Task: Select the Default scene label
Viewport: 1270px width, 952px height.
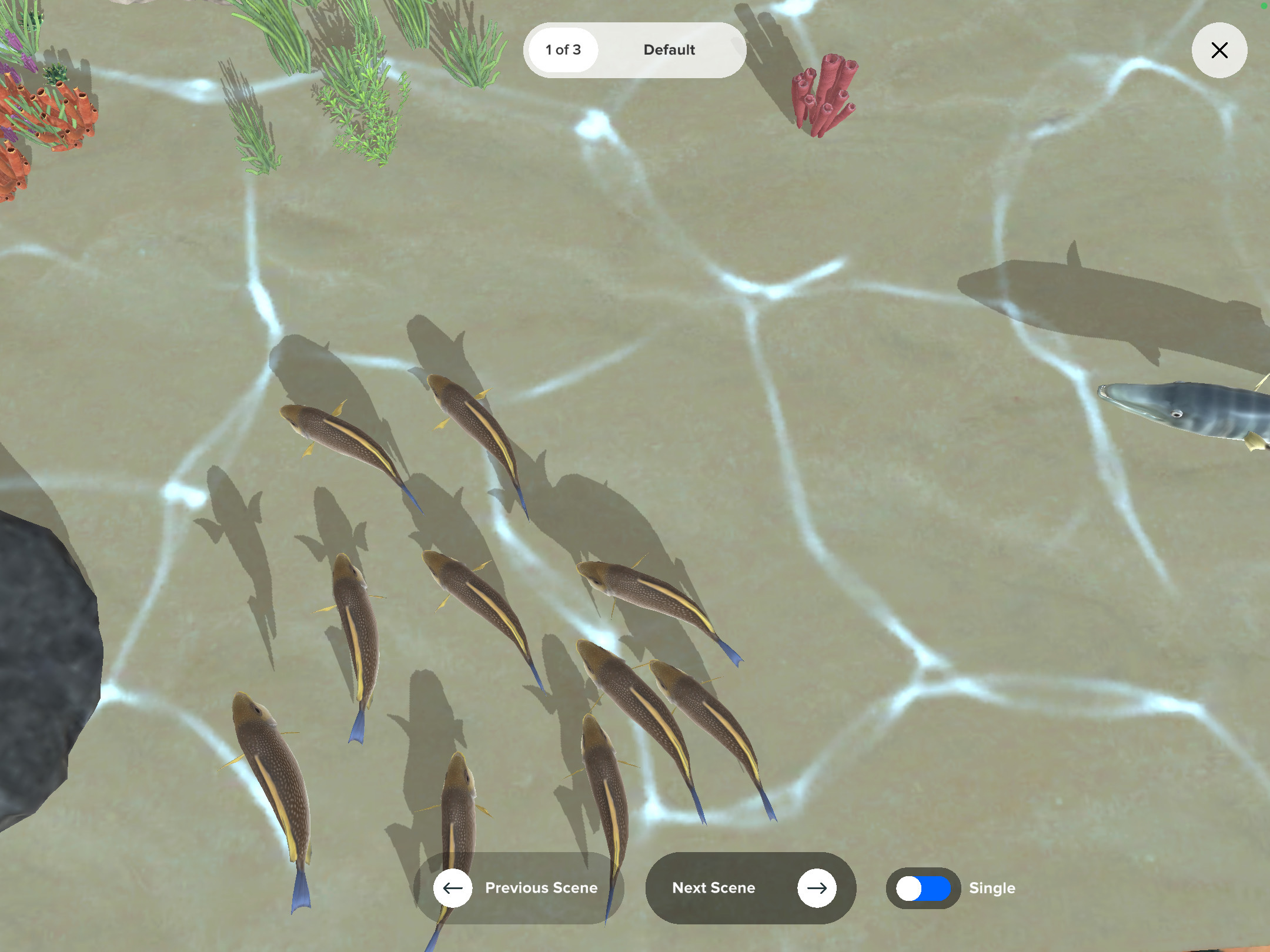Action: pyautogui.click(x=669, y=50)
